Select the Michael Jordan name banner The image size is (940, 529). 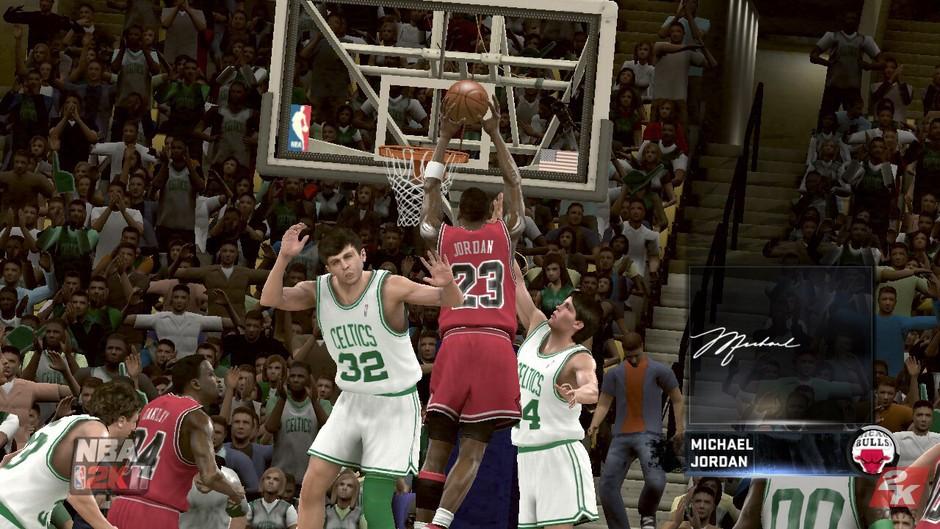765,452
